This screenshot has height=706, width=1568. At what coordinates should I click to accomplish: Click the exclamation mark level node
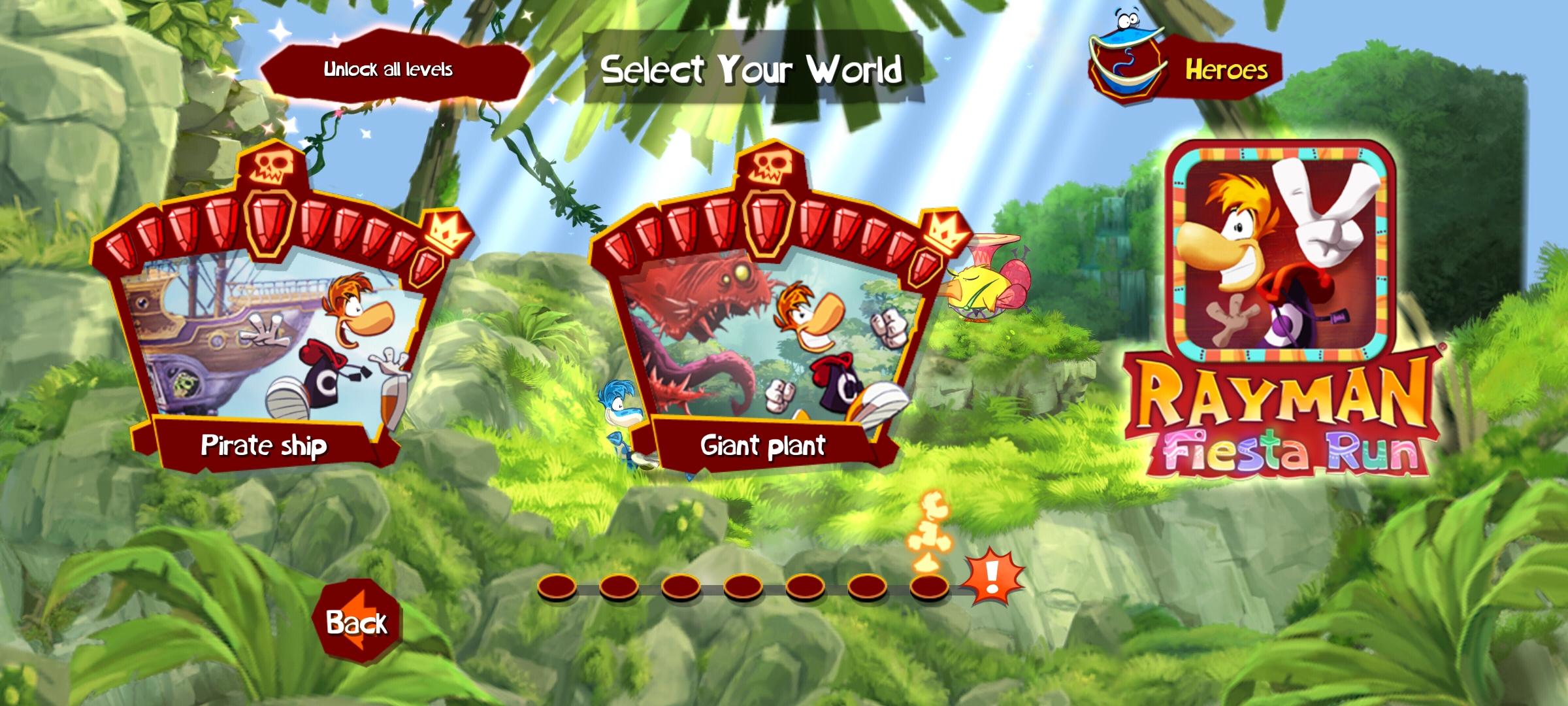(x=992, y=577)
